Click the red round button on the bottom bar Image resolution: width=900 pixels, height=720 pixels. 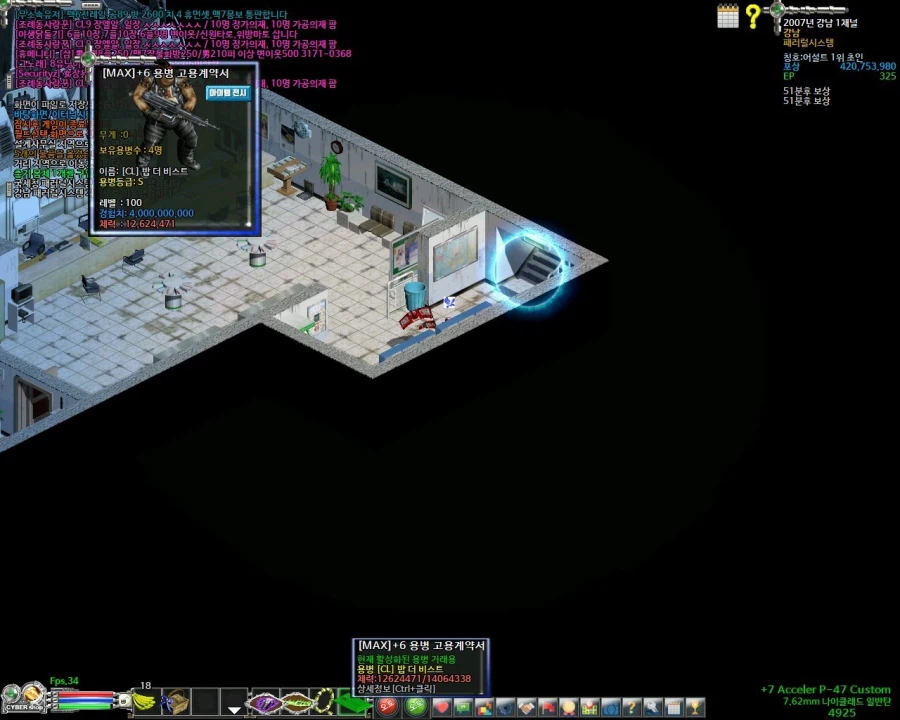(387, 706)
